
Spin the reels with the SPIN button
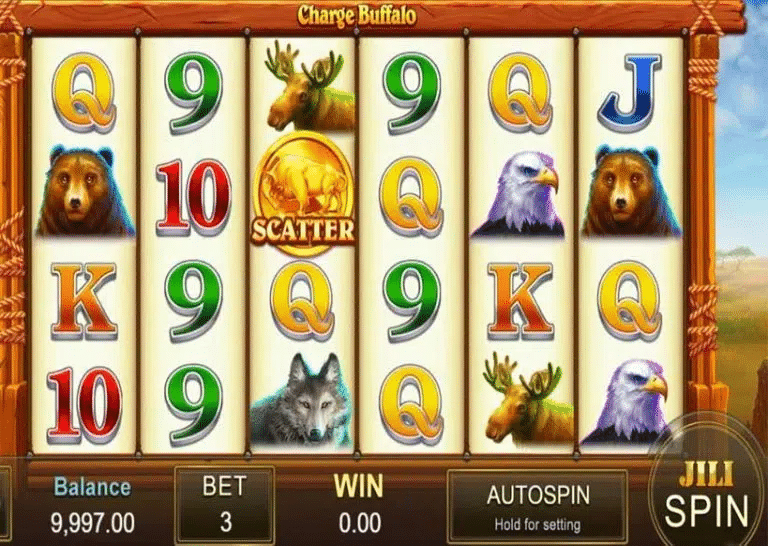[707, 497]
